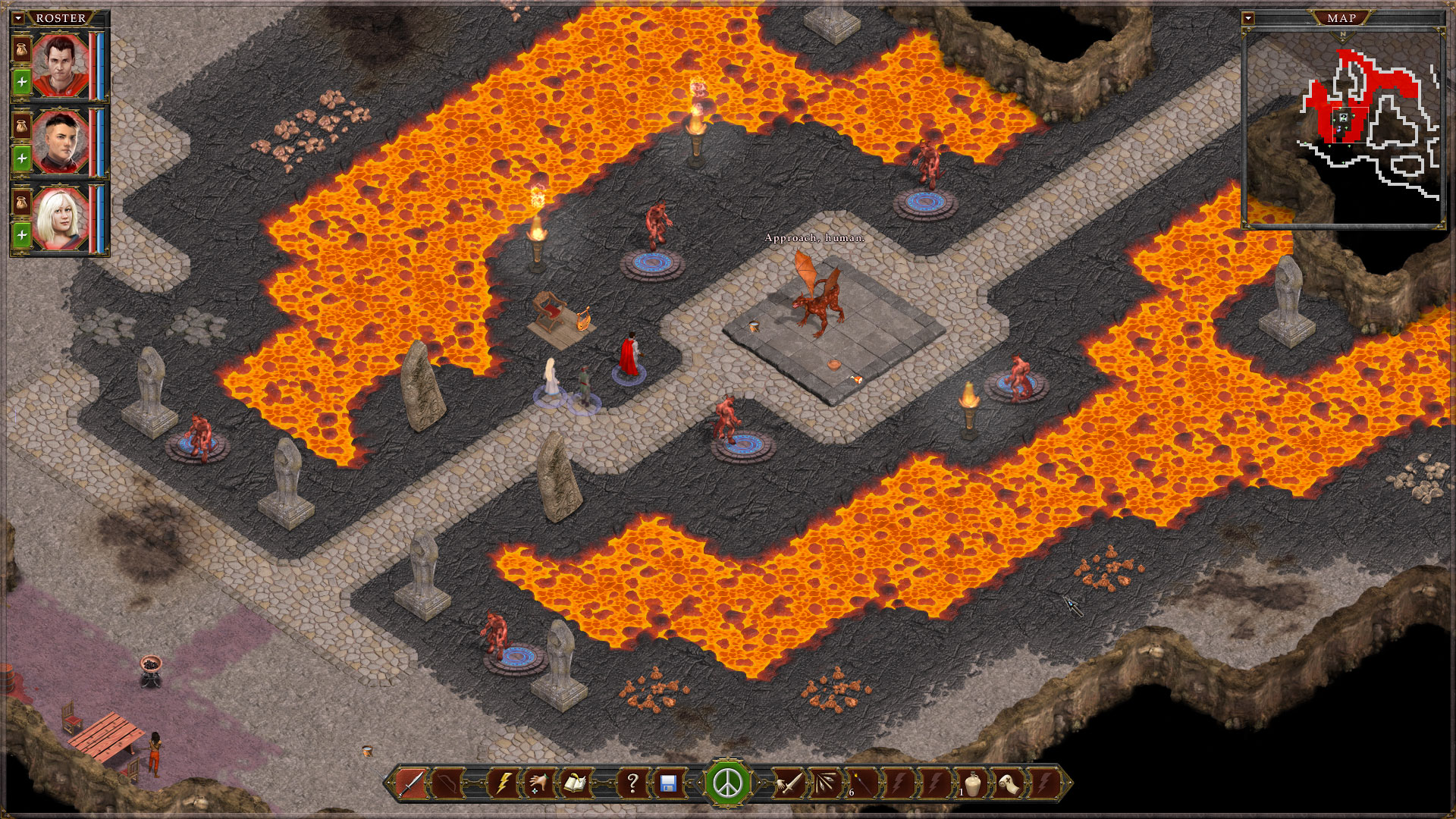Open priest spells via glowing hand icon
The image size is (1456, 819).
tap(542, 783)
